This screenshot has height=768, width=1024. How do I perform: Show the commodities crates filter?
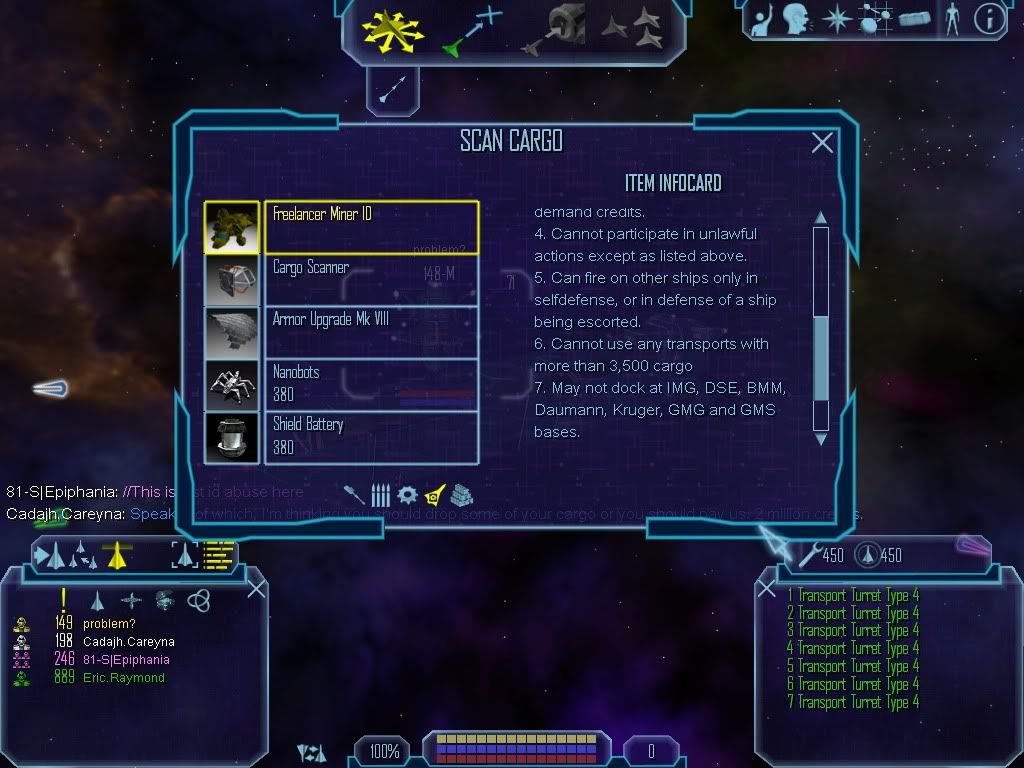(460, 495)
